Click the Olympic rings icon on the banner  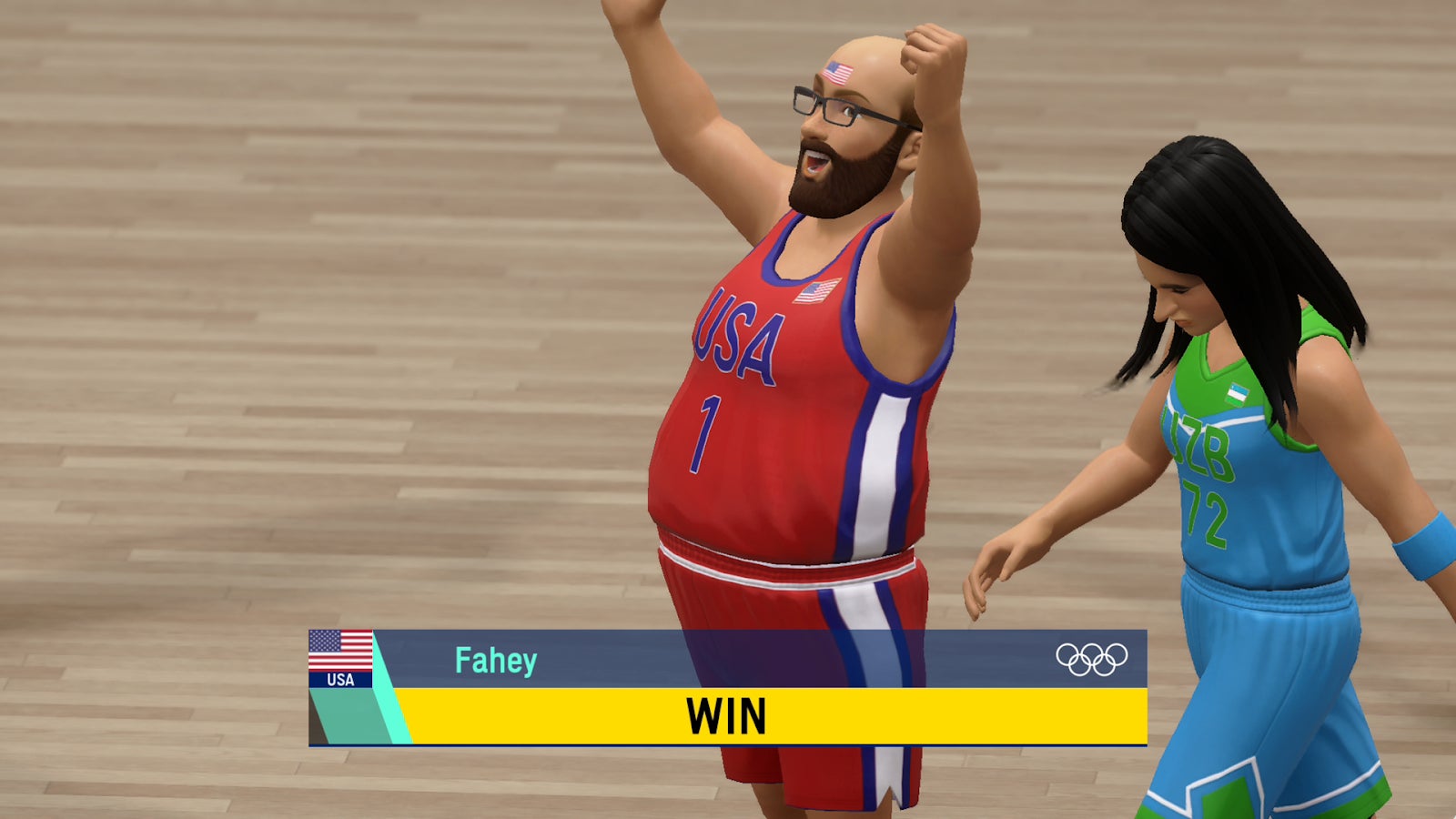tap(1094, 658)
